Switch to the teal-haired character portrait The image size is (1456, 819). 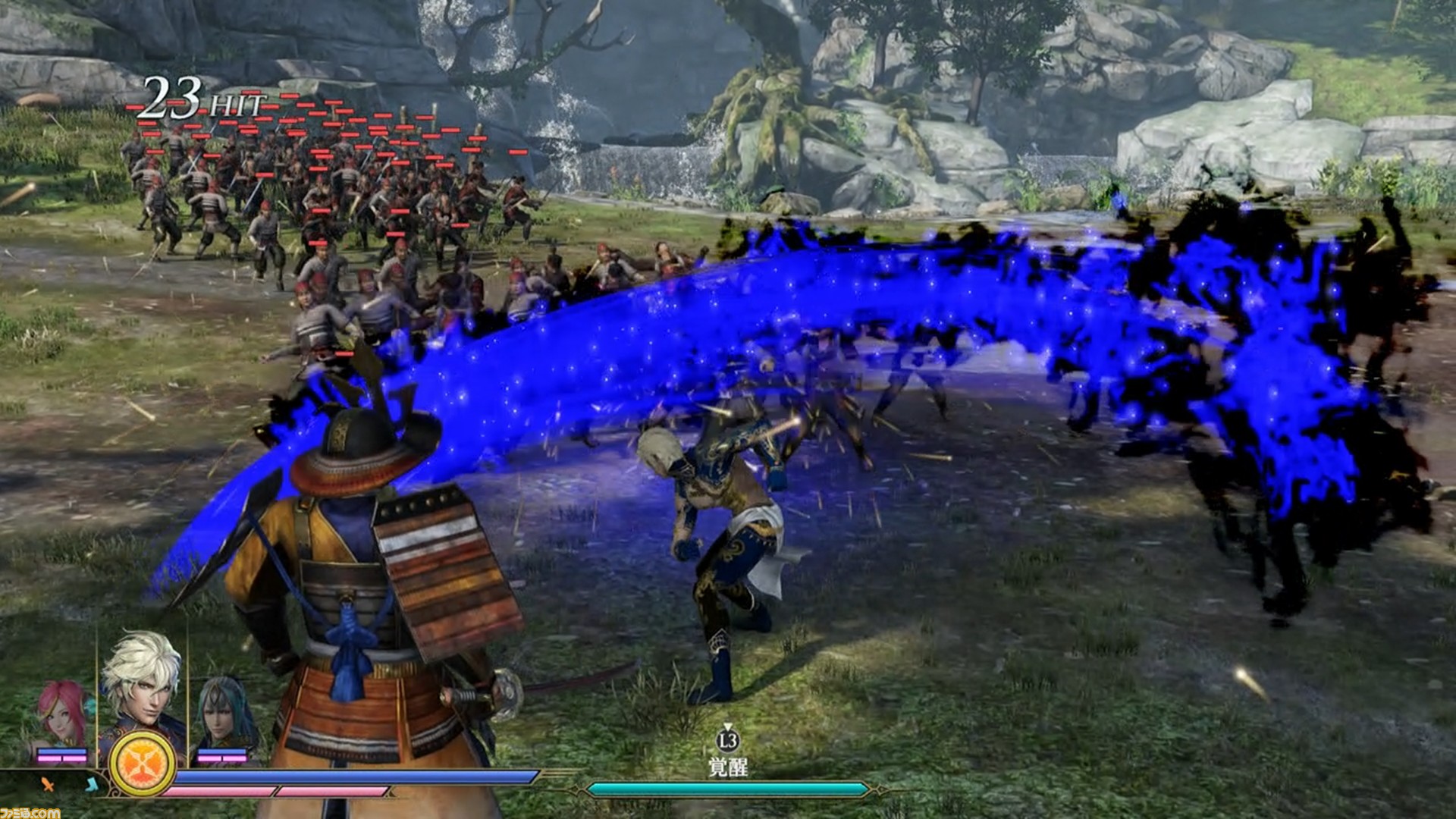[223, 713]
